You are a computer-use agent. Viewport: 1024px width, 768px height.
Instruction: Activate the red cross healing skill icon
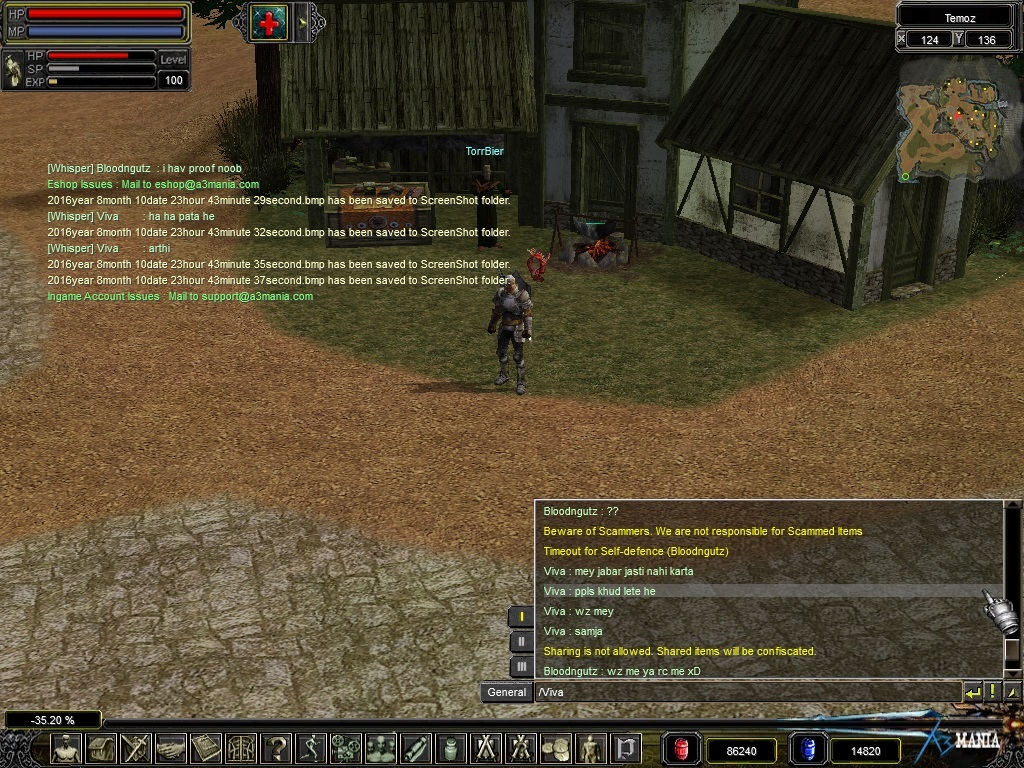tap(269, 21)
